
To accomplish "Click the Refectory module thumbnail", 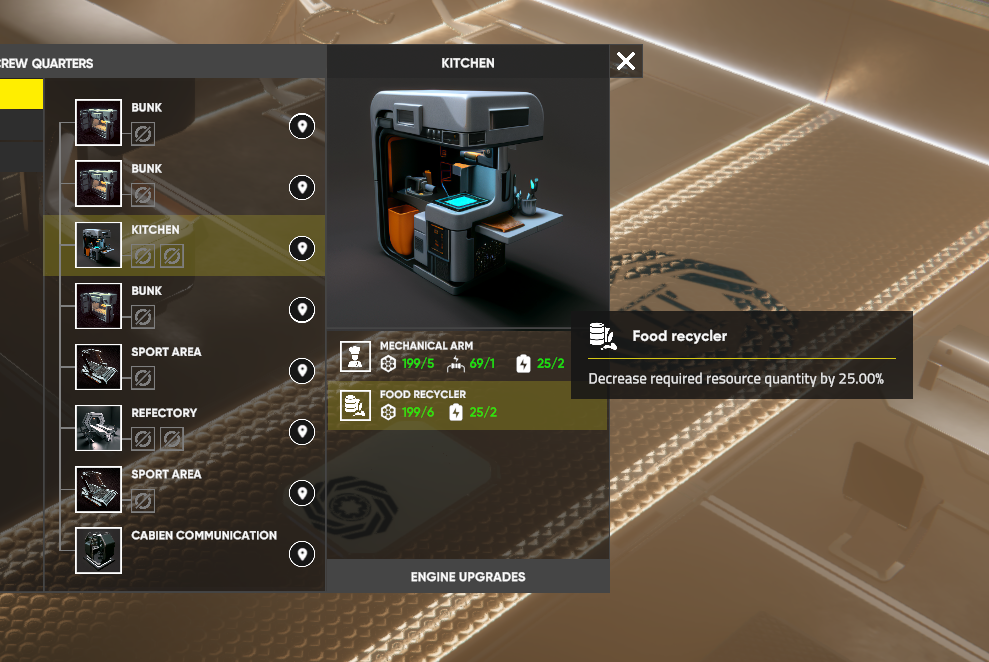I will (x=98, y=428).
